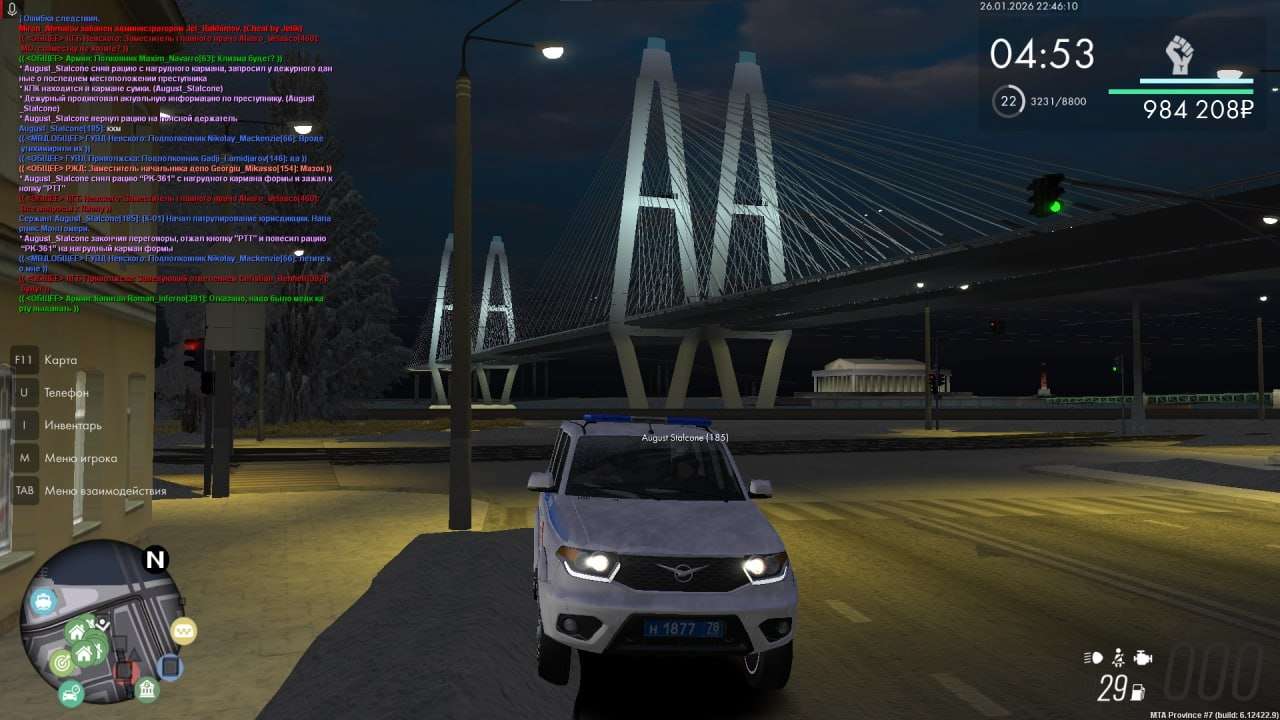Click the circular minimap

[x=103, y=622]
